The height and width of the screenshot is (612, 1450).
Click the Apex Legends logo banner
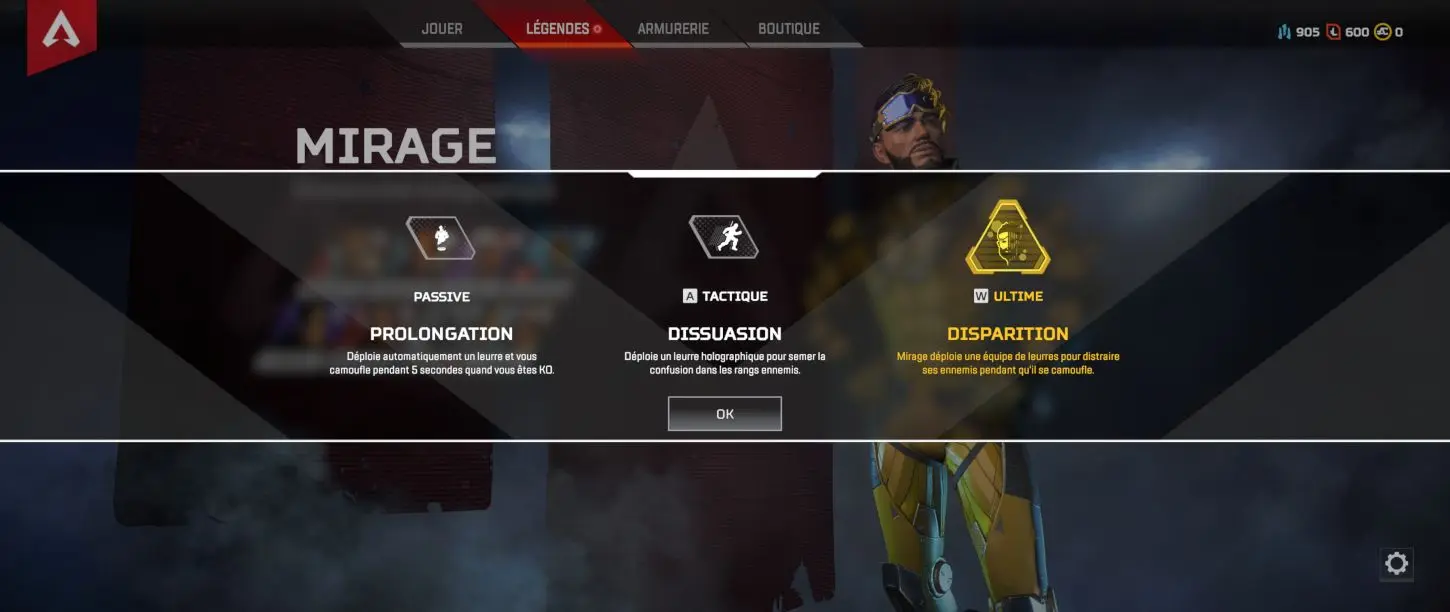point(61,32)
